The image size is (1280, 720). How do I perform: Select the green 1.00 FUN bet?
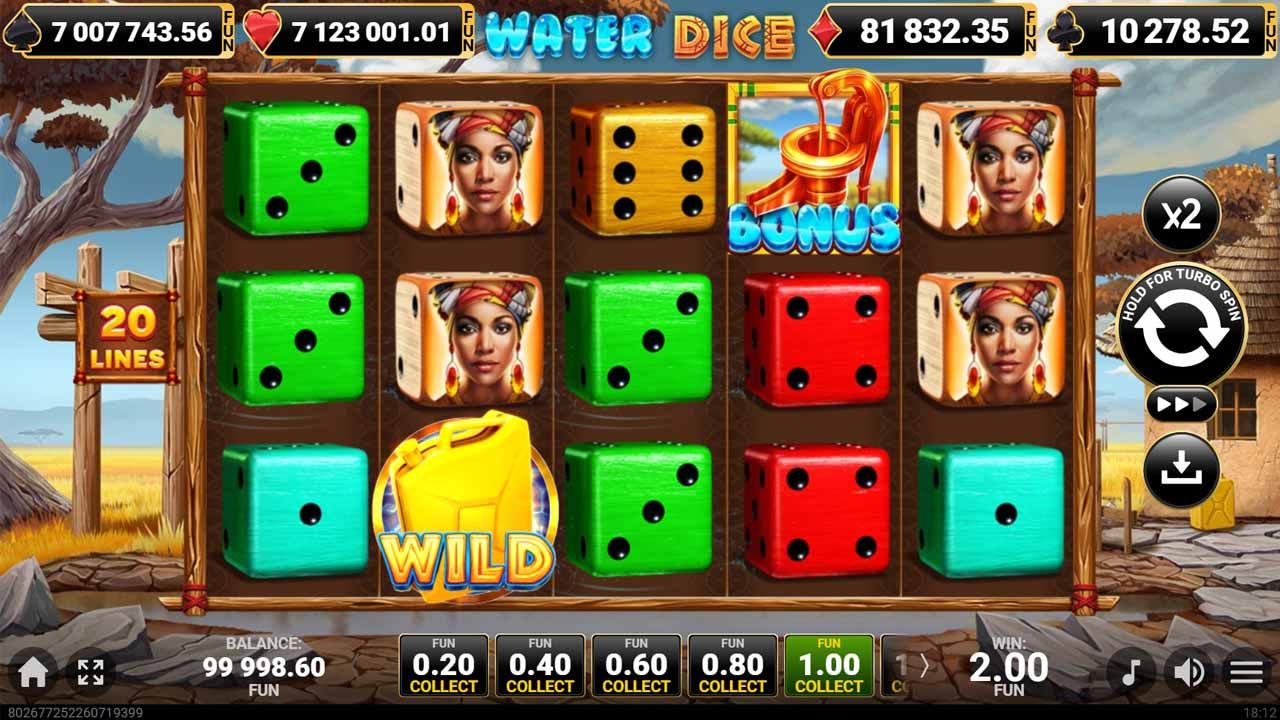click(828, 665)
